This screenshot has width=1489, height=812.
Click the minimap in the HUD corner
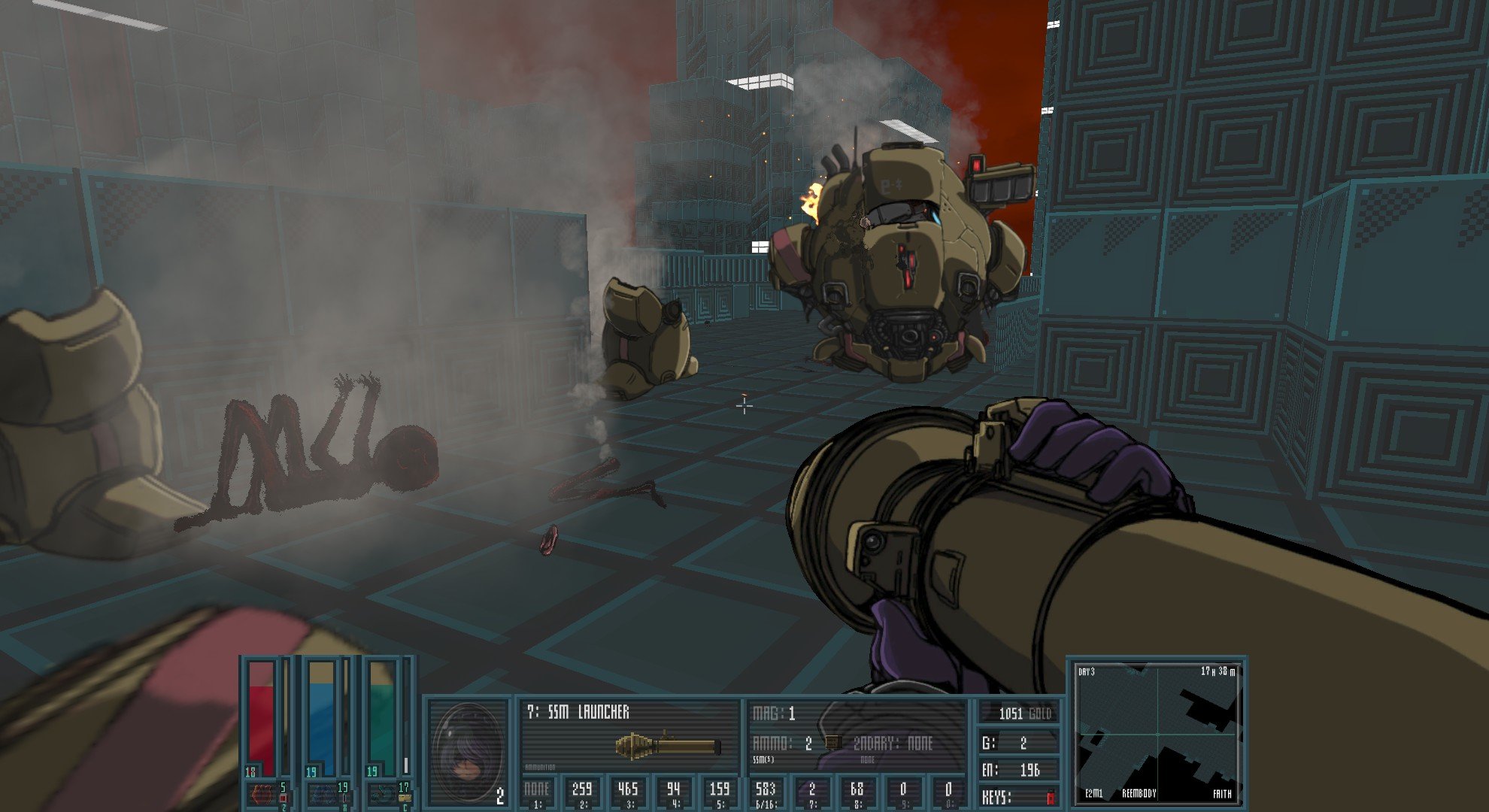[1157, 732]
